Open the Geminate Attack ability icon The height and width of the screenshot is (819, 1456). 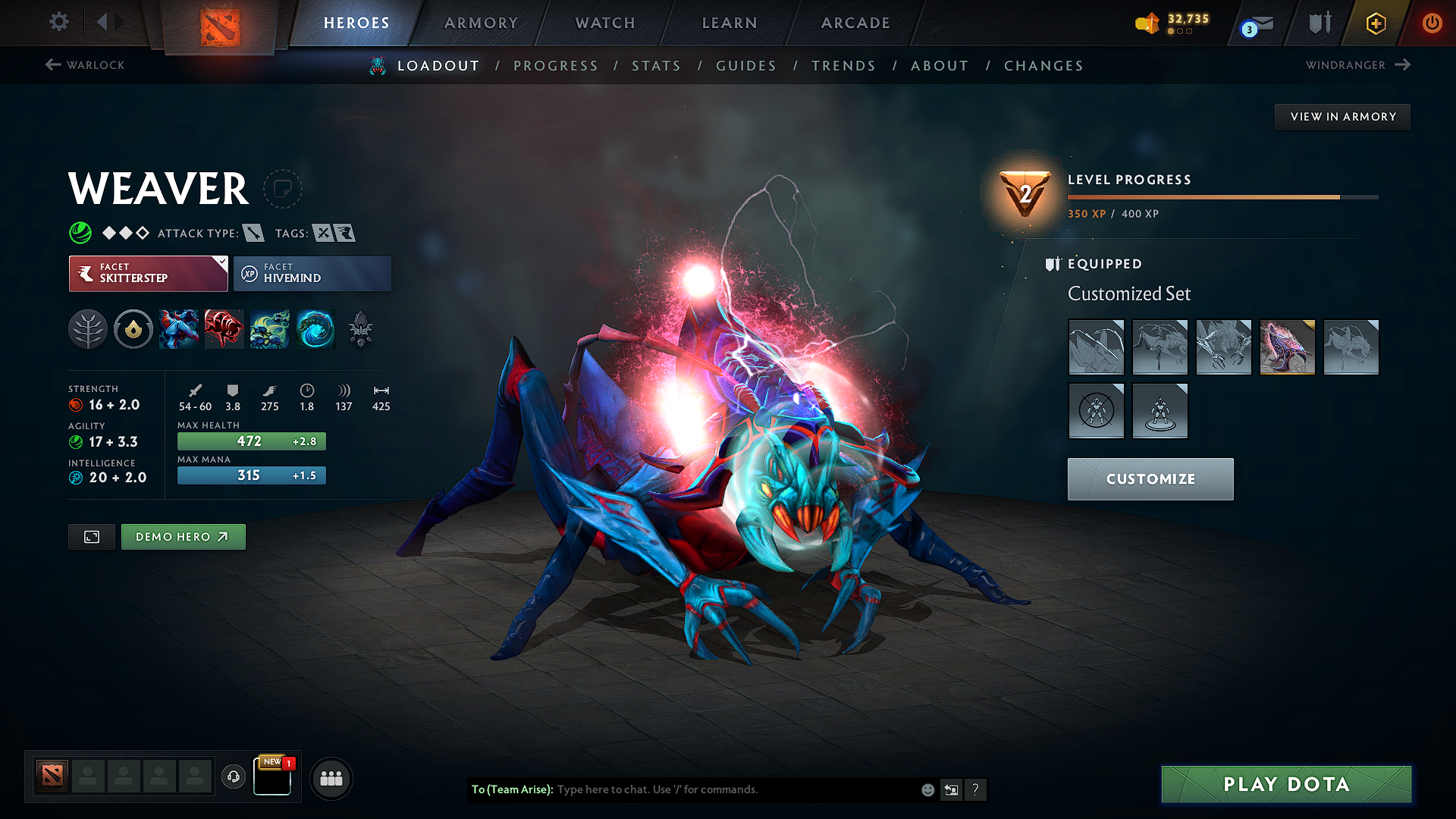pos(224,329)
